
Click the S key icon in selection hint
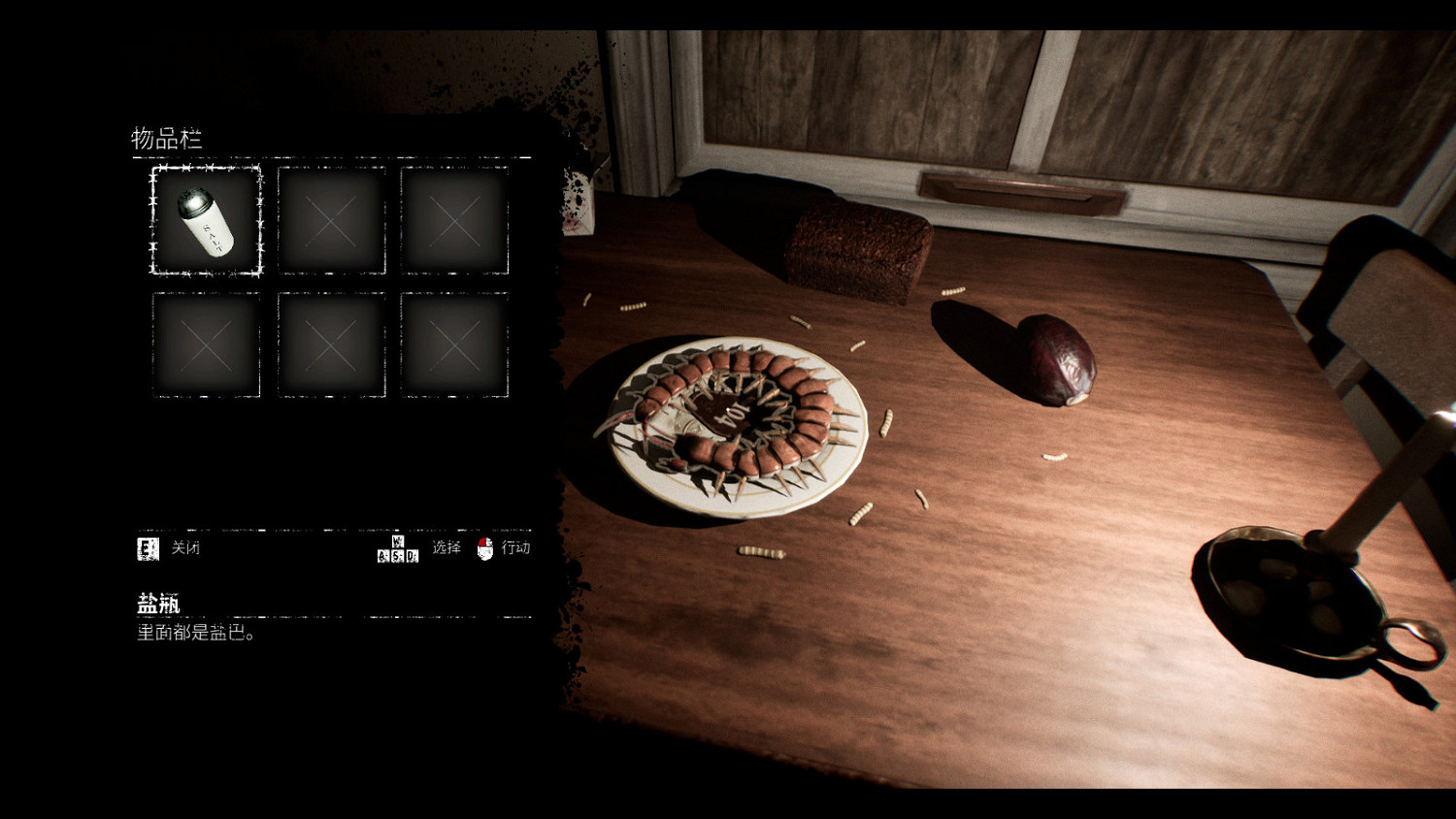pos(395,554)
